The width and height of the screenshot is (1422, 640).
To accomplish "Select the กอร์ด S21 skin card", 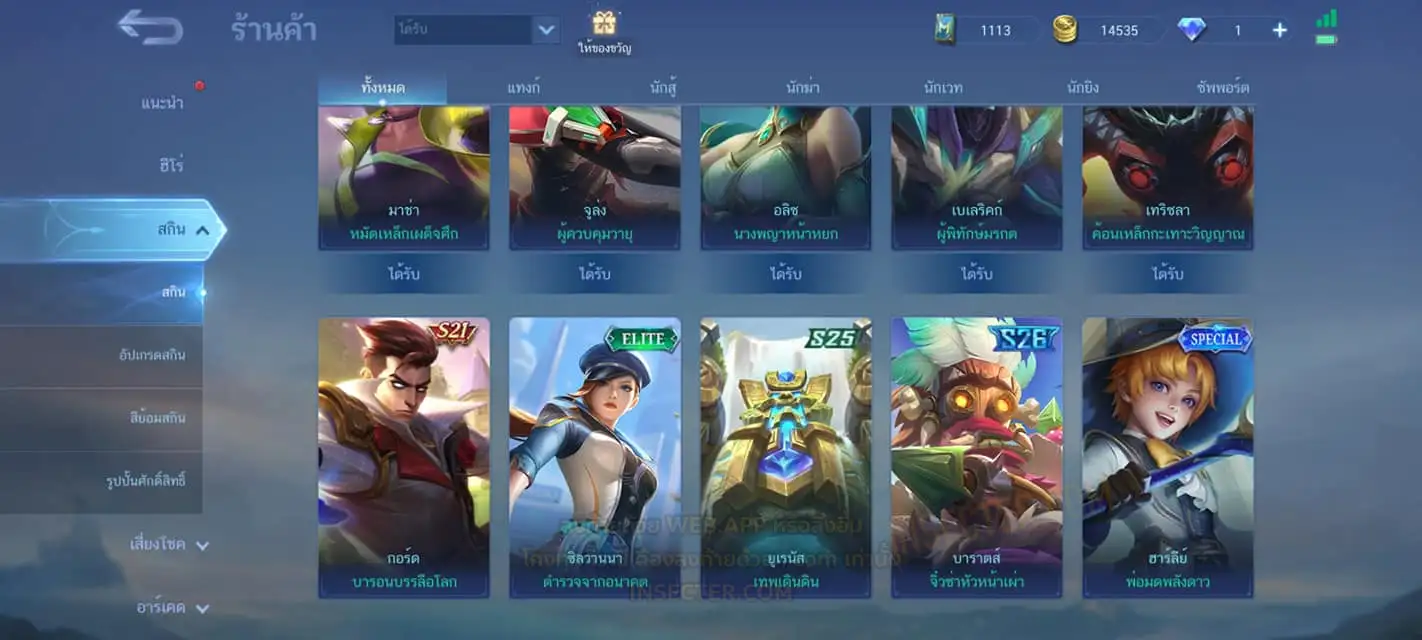I will 404,457.
